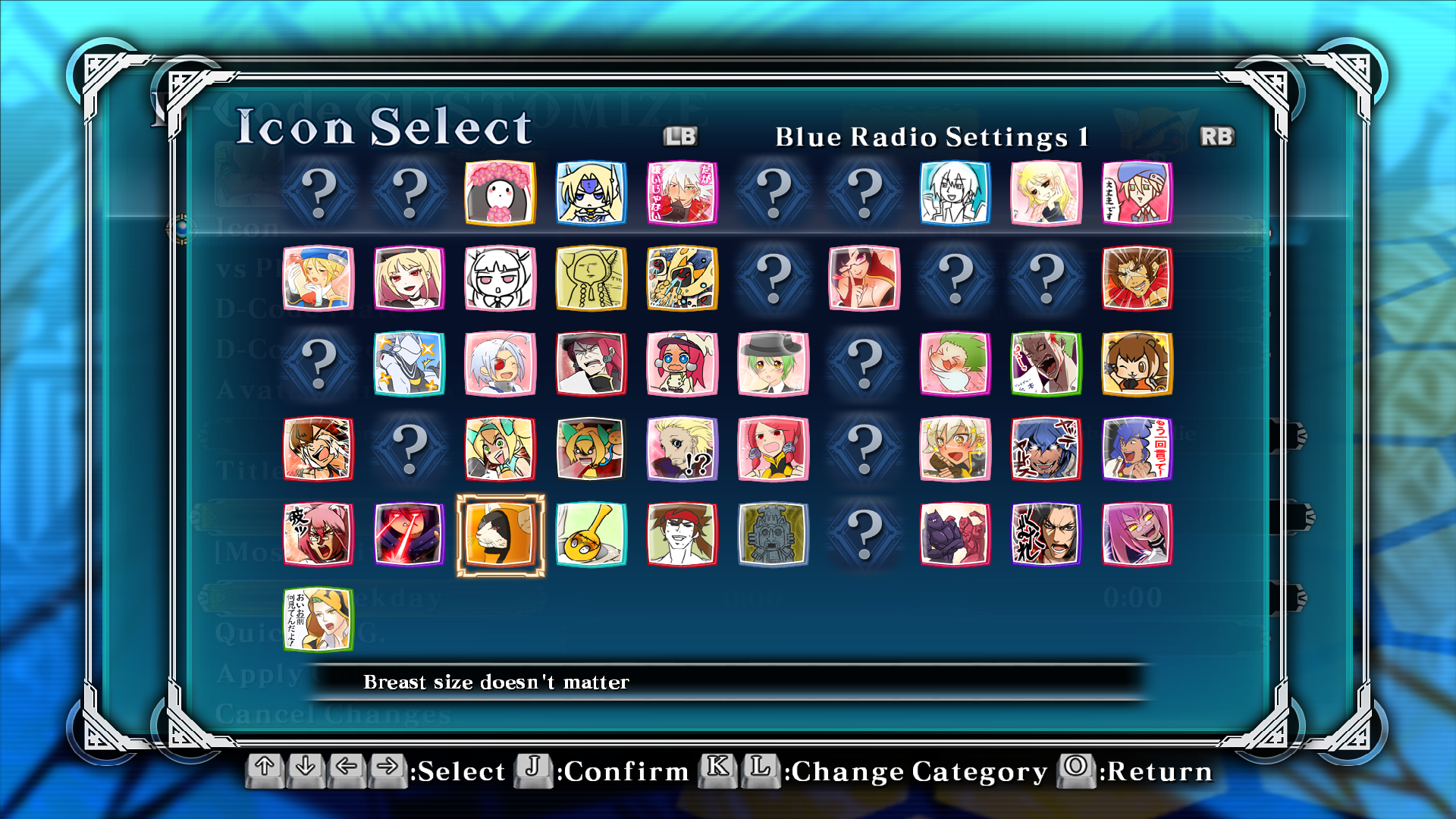This screenshot has width=1456, height=819.
Task: Select the red bandana grinning man icon
Action: pyautogui.click(x=682, y=535)
